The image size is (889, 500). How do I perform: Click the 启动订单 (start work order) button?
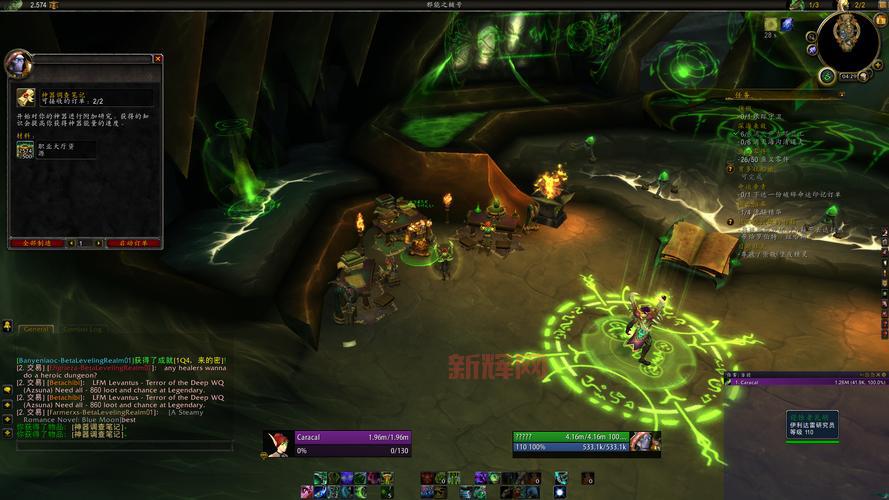[134, 243]
